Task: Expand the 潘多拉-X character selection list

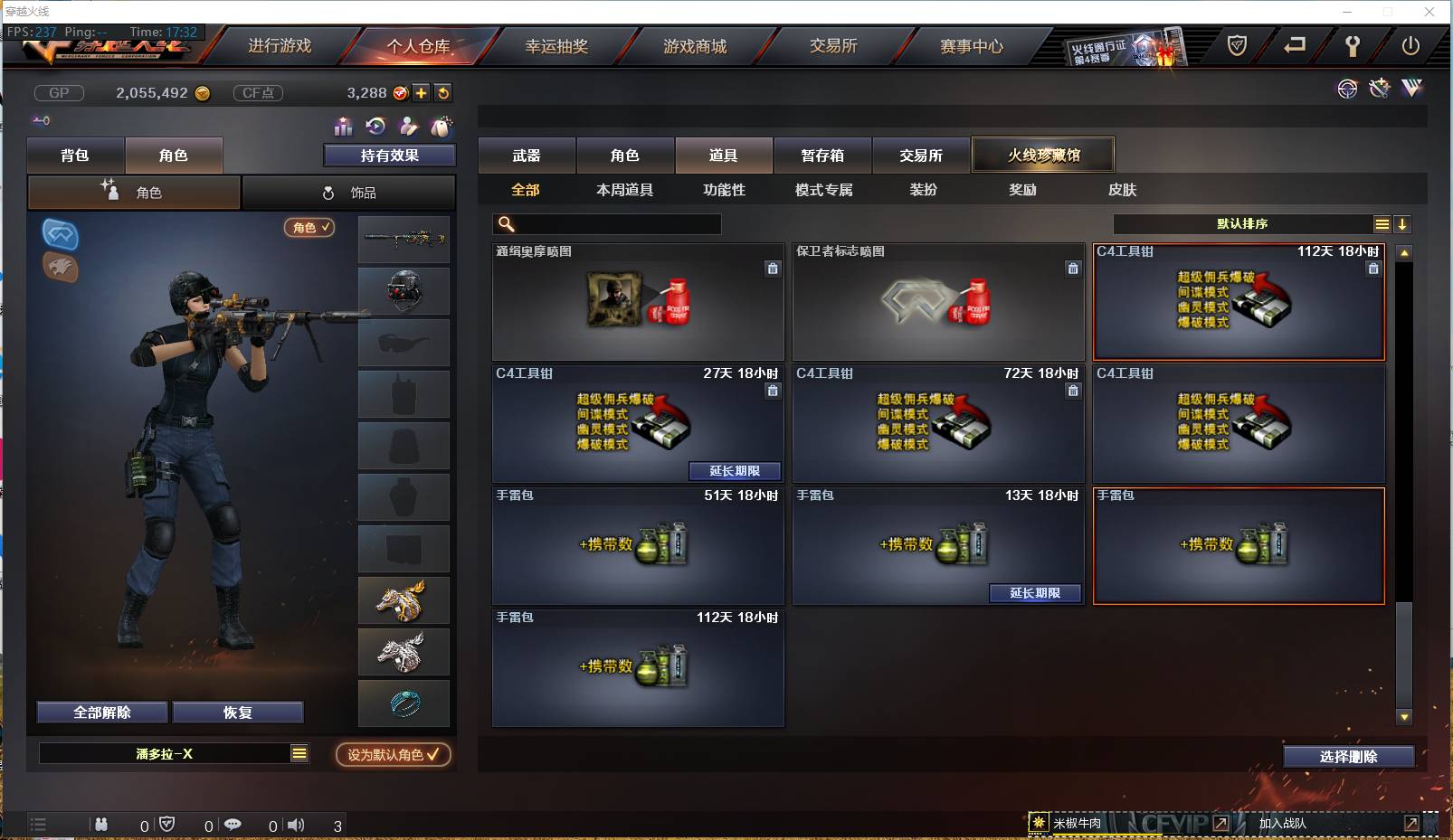Action: click(299, 752)
